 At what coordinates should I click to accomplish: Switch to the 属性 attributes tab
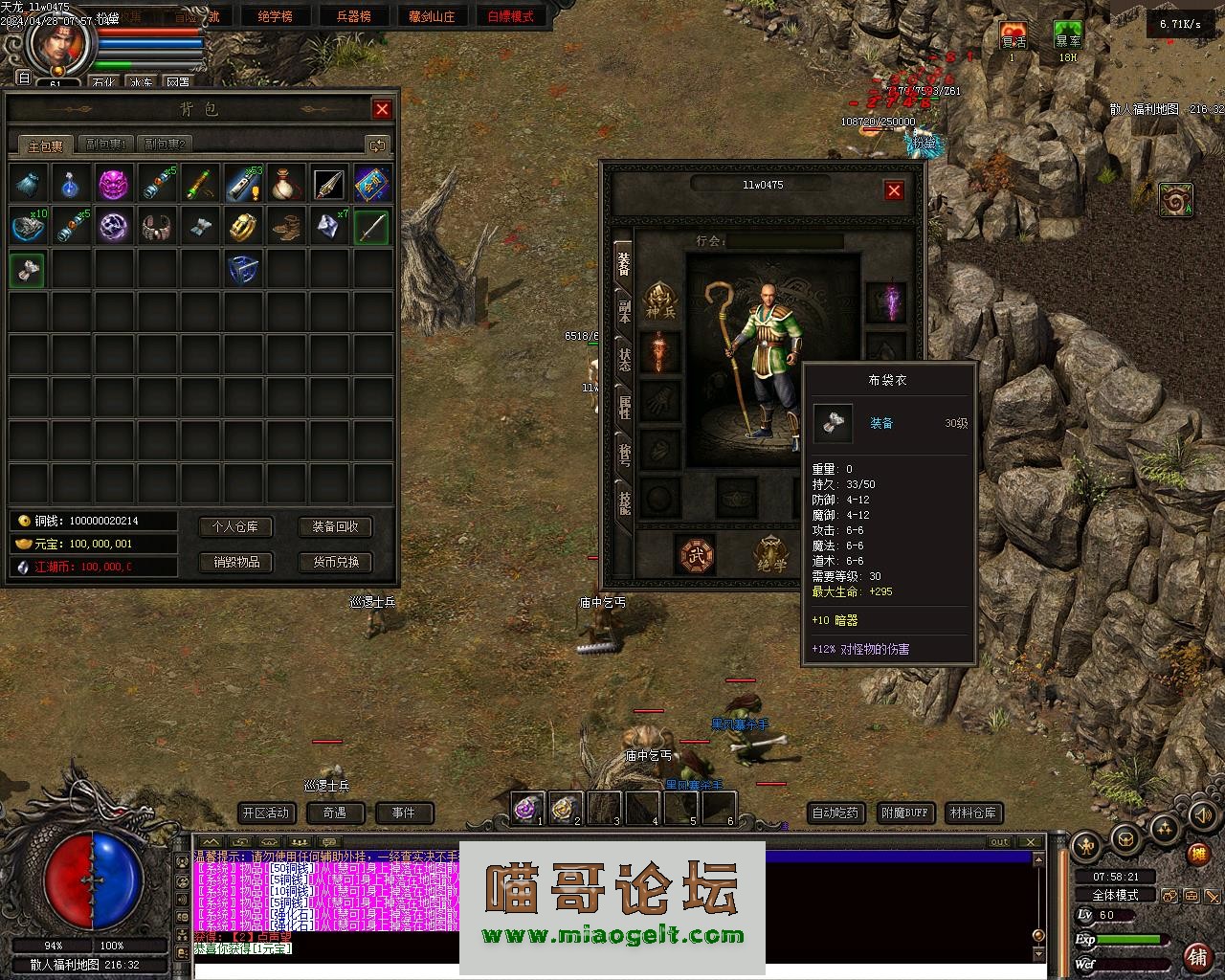[x=624, y=407]
